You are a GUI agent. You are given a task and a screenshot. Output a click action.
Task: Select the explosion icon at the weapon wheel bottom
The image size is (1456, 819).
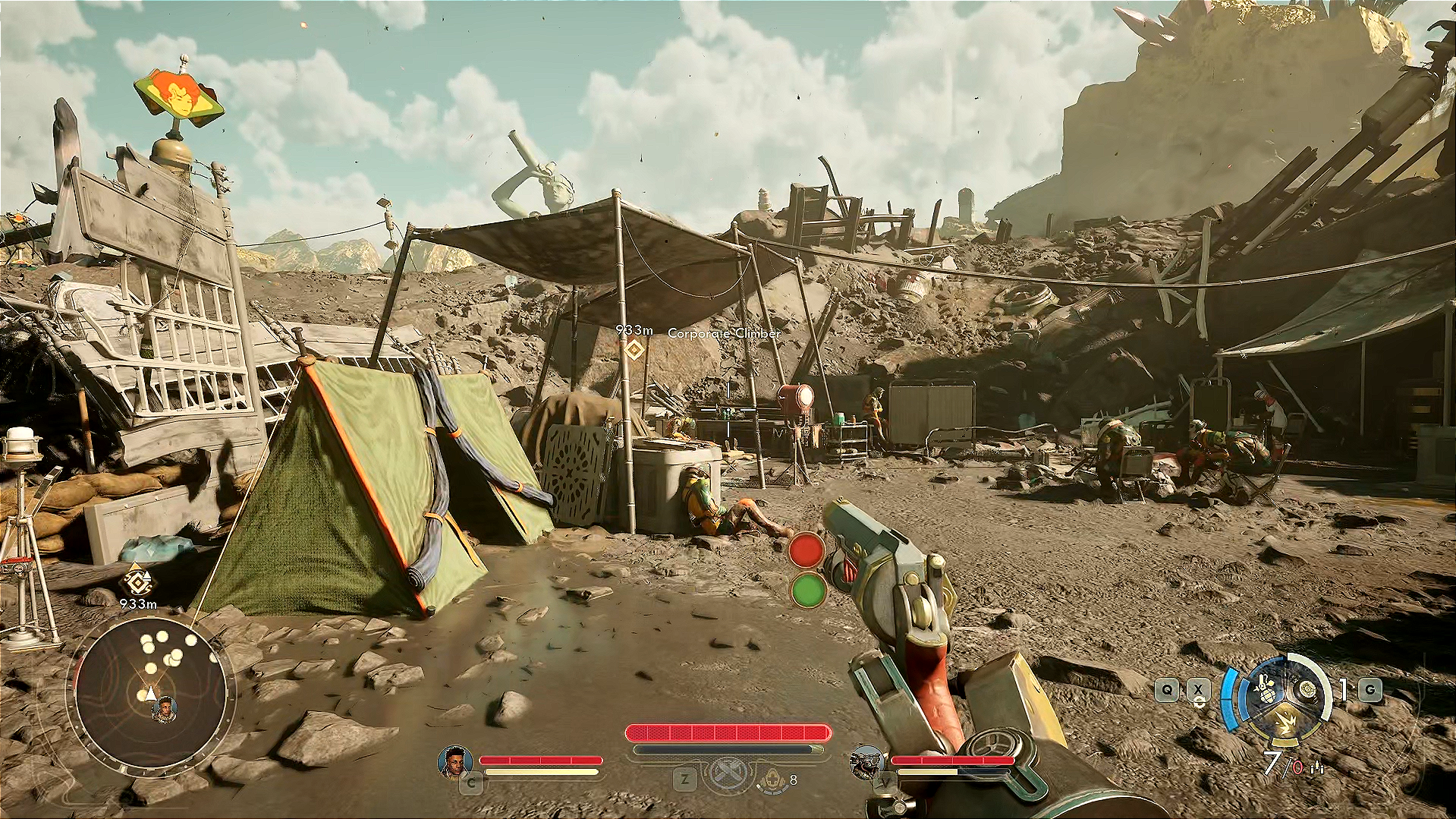[1286, 722]
